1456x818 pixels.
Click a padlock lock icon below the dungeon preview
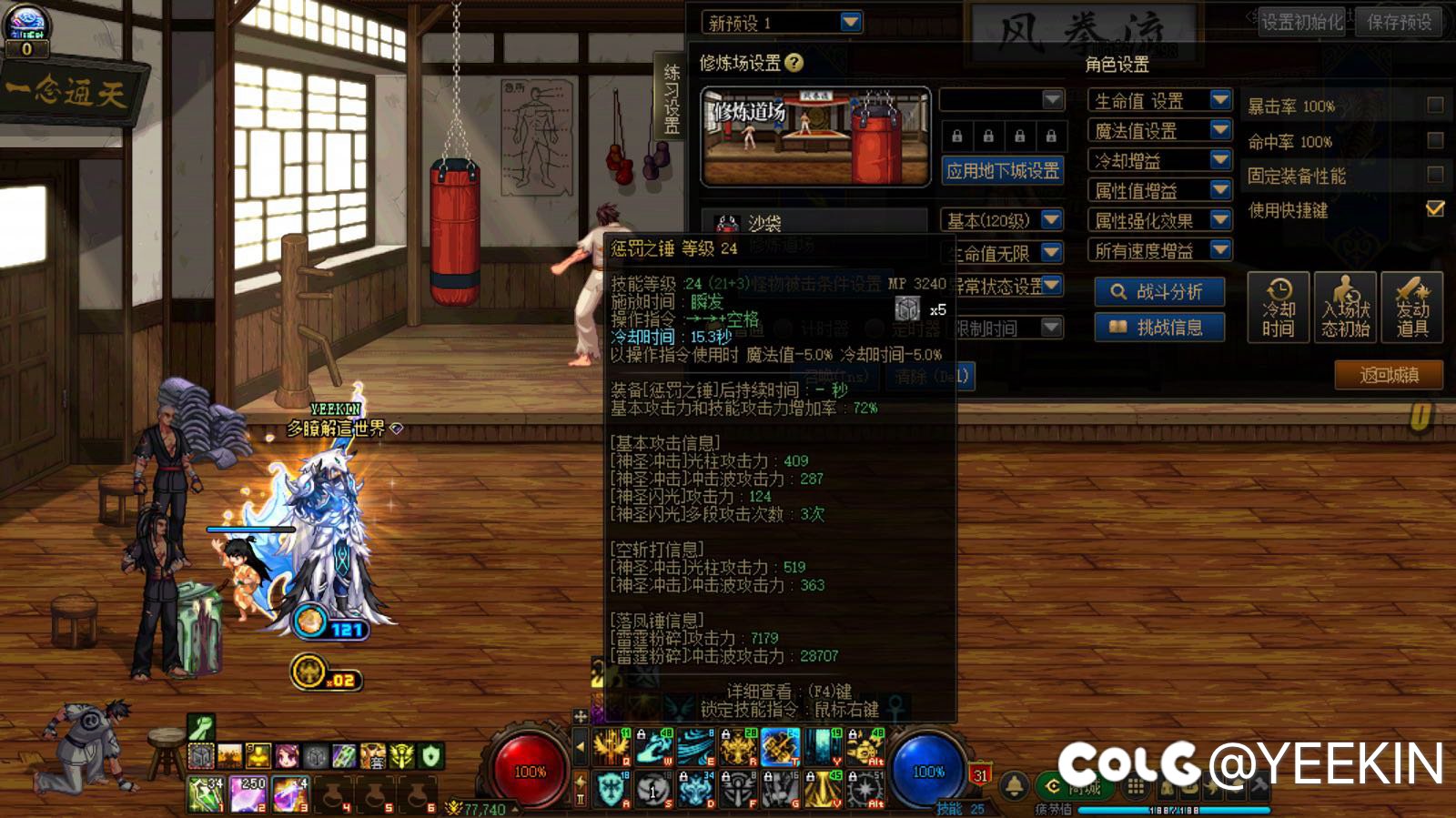tap(956, 136)
